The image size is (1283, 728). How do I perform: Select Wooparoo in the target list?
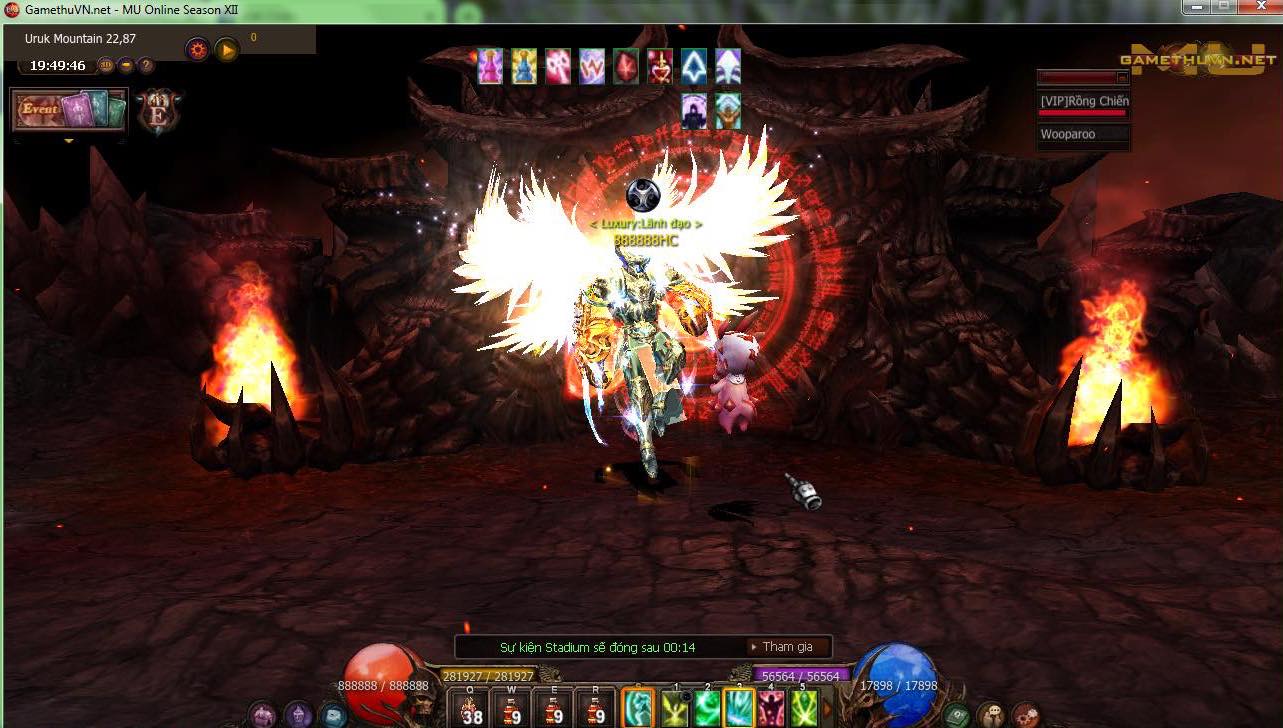(1068, 134)
